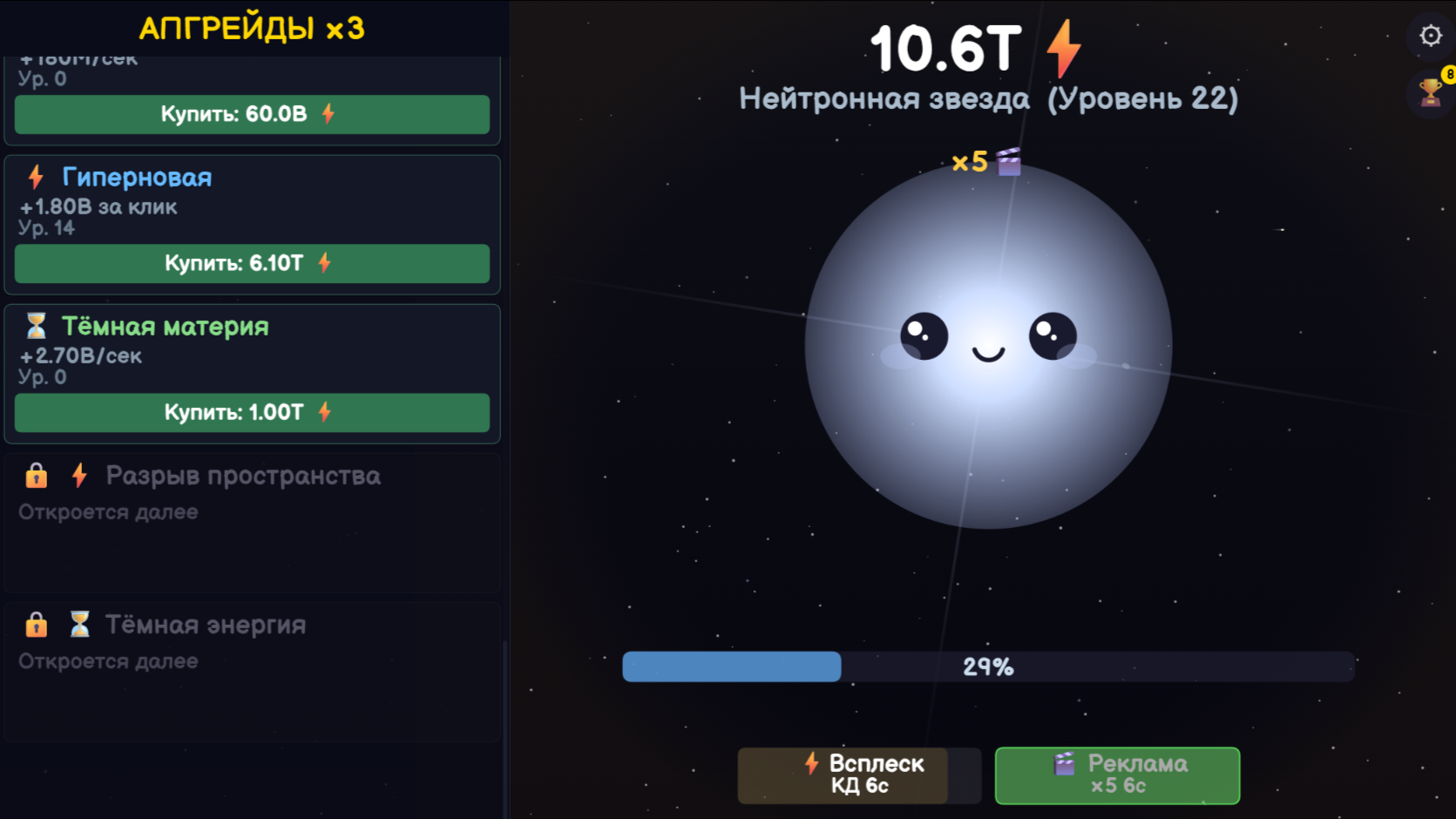Activate the Реклама ×5 ad bonus
1456x819 pixels.
click(1118, 775)
